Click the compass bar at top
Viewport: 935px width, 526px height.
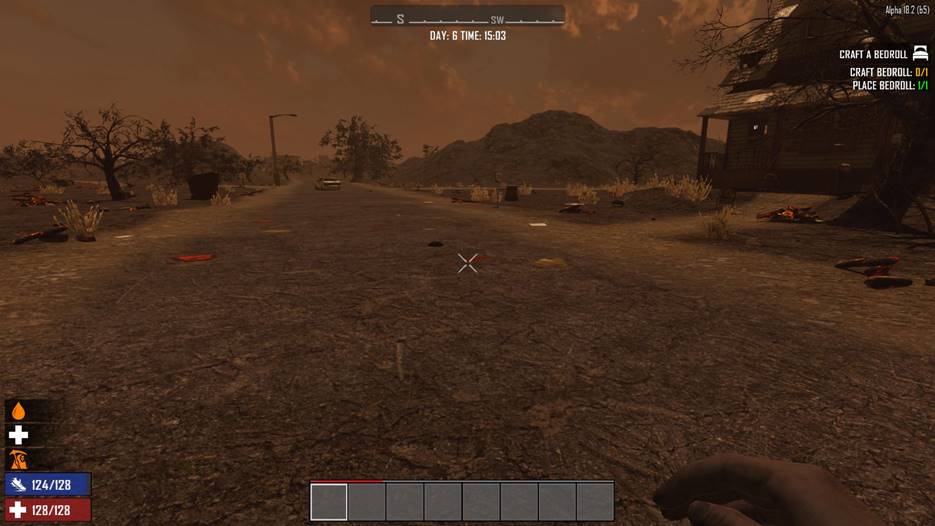[467, 17]
